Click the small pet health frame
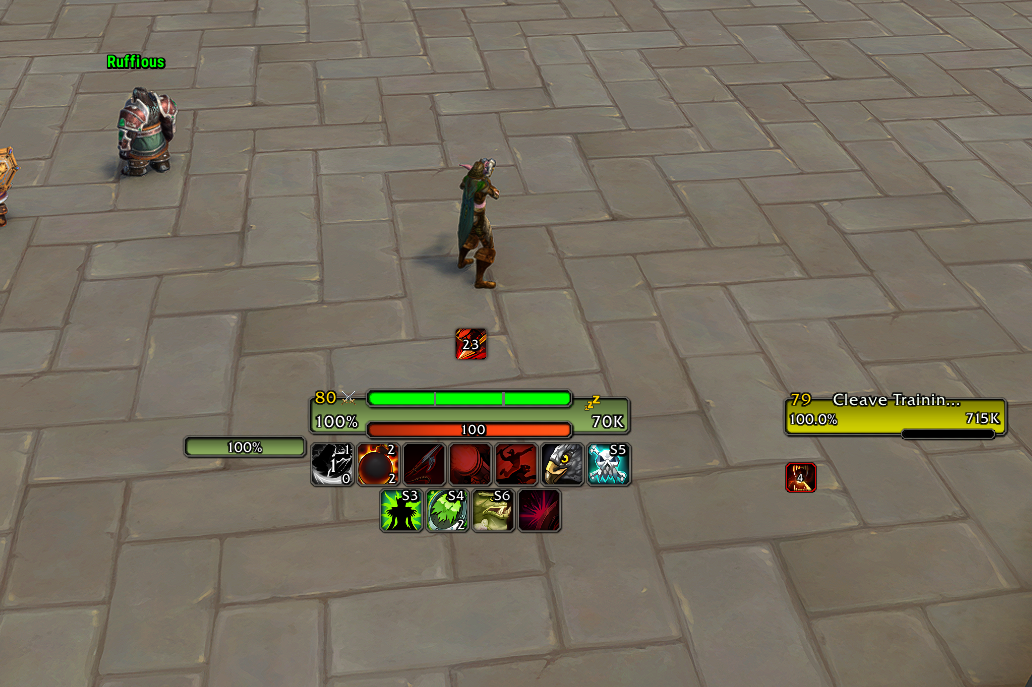This screenshot has height=687, width=1032. coord(245,447)
